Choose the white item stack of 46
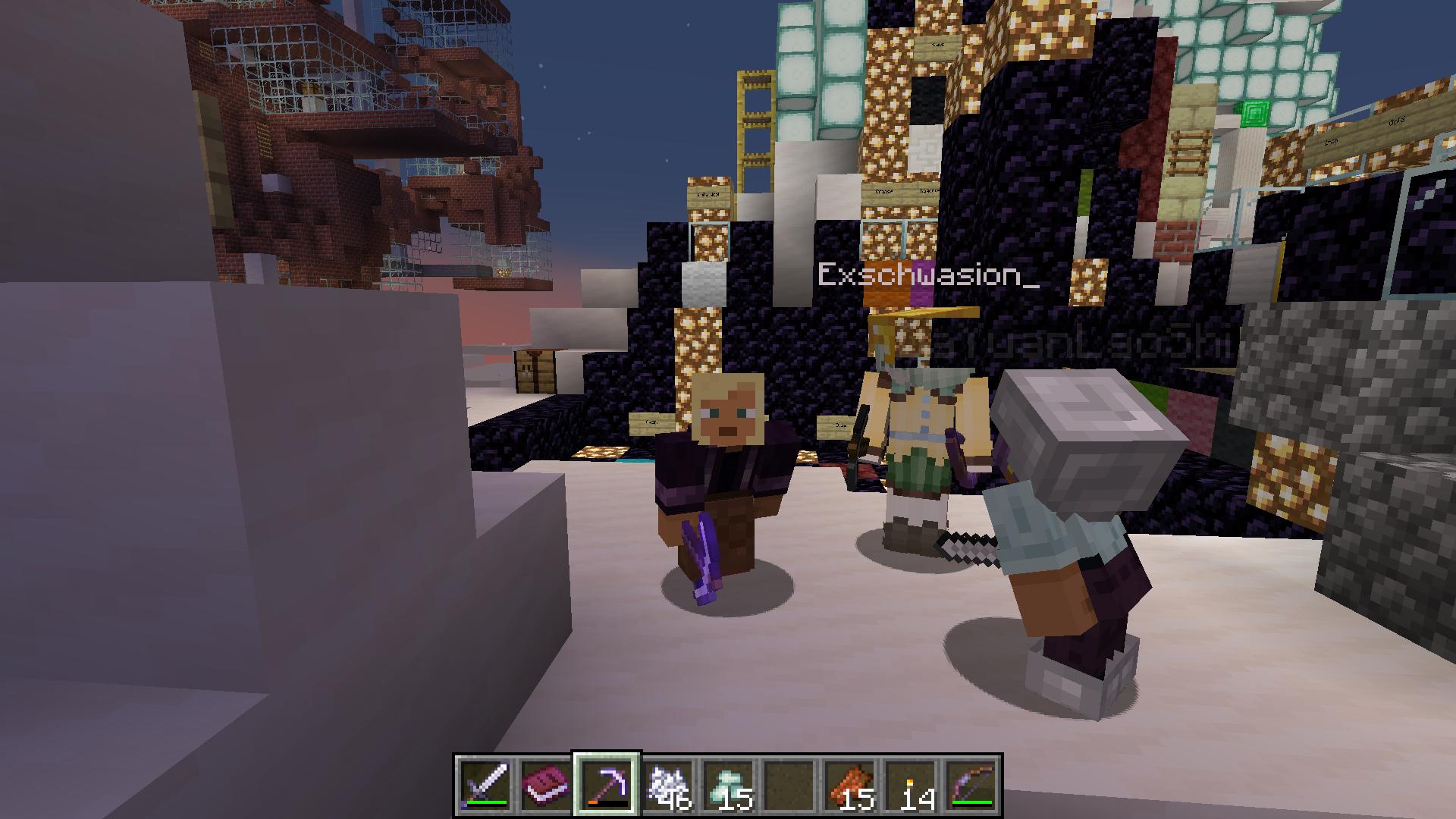 (667, 785)
